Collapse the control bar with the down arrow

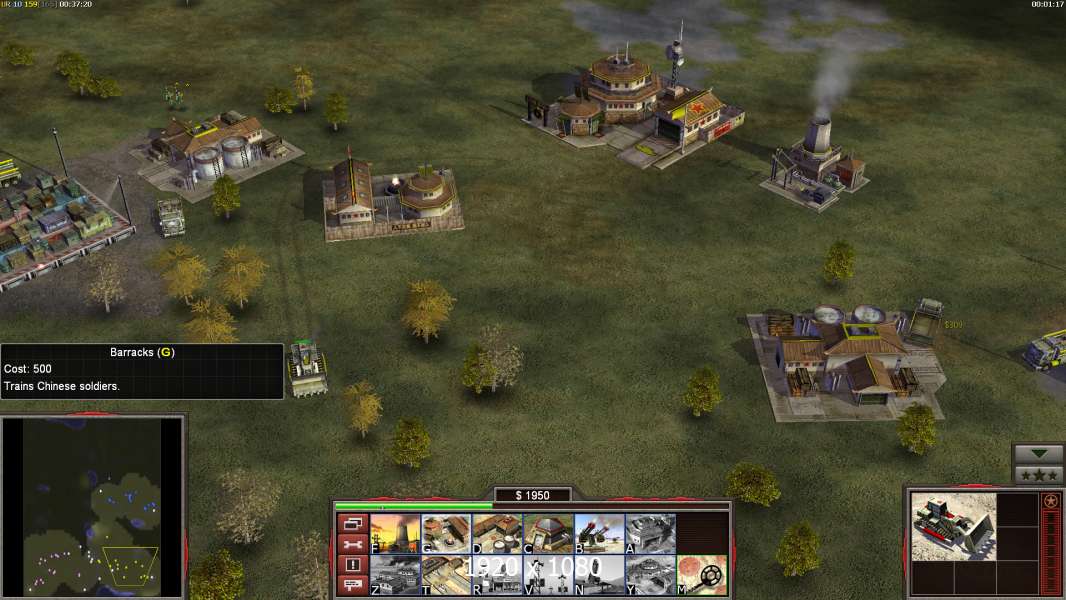[x=1038, y=453]
